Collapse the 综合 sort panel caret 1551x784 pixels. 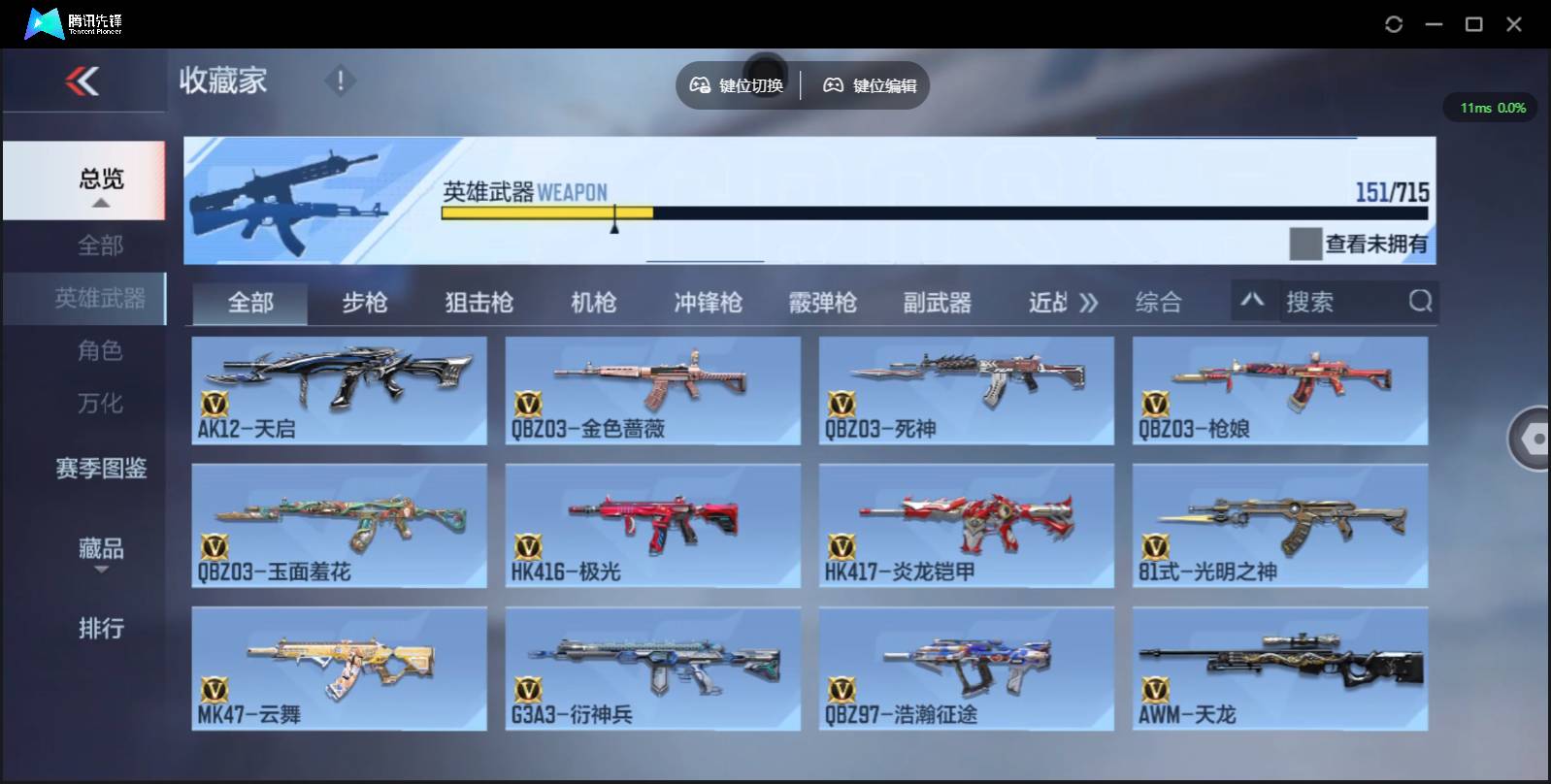[x=1254, y=302]
